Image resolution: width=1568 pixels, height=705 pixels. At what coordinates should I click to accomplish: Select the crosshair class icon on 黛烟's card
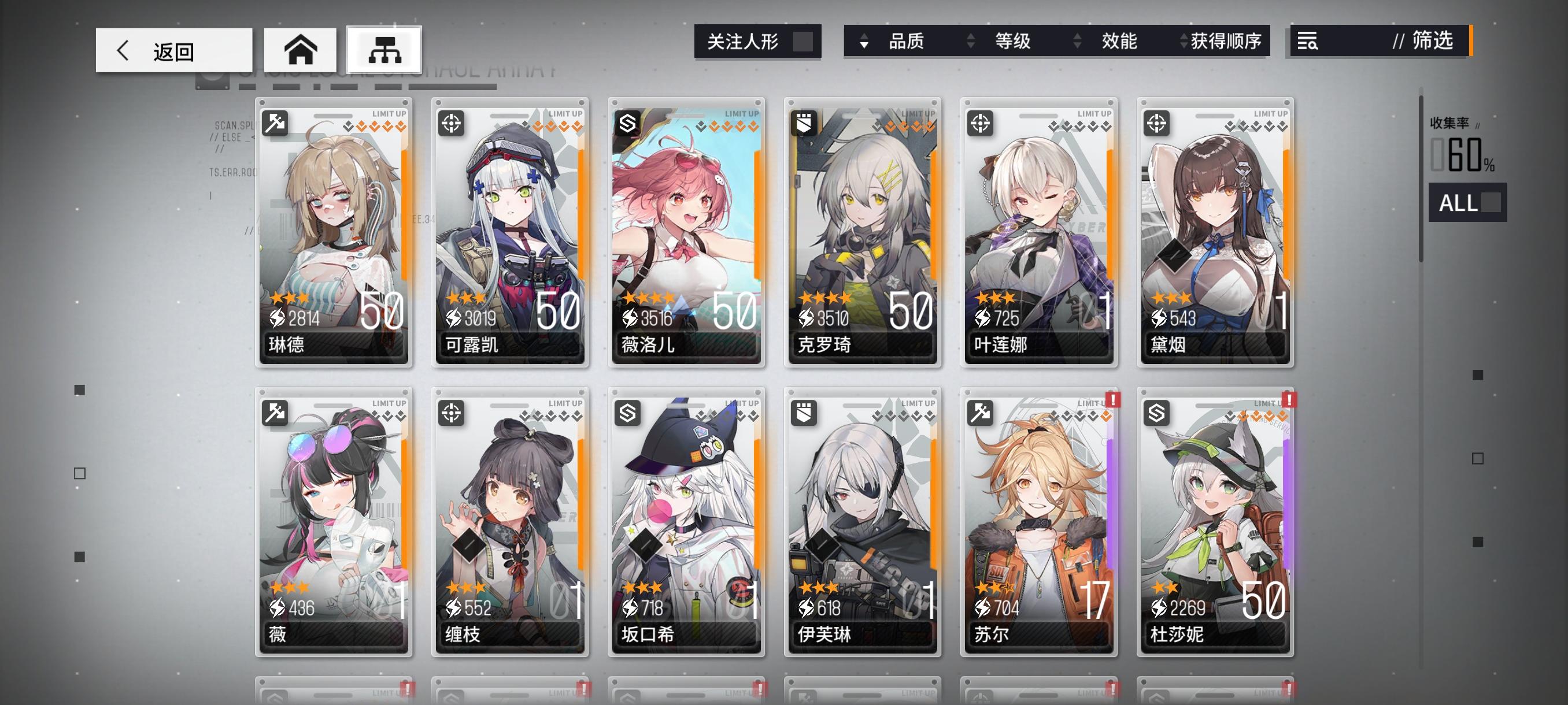pos(1155,123)
